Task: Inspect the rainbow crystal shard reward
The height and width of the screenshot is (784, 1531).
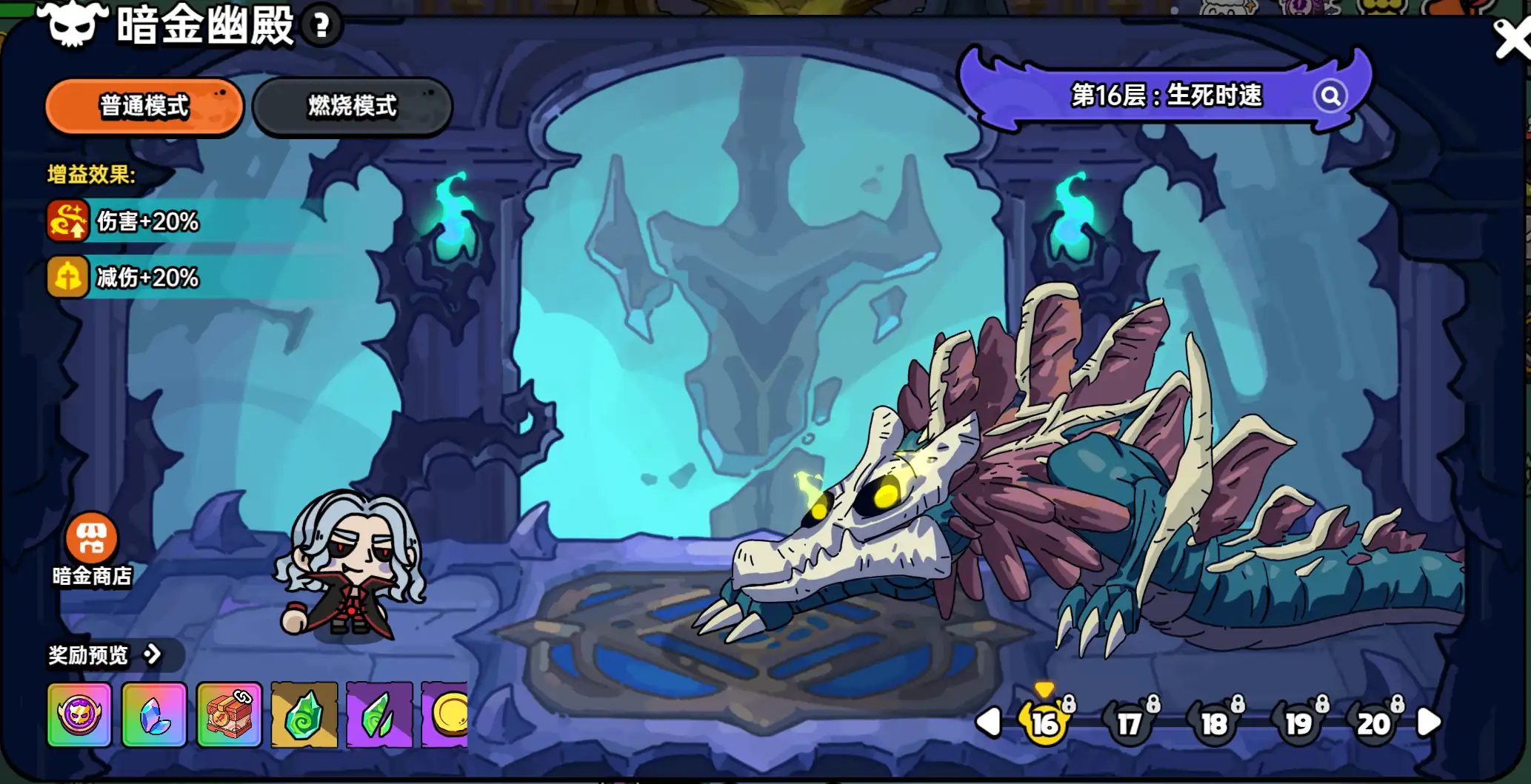Action: tap(154, 715)
